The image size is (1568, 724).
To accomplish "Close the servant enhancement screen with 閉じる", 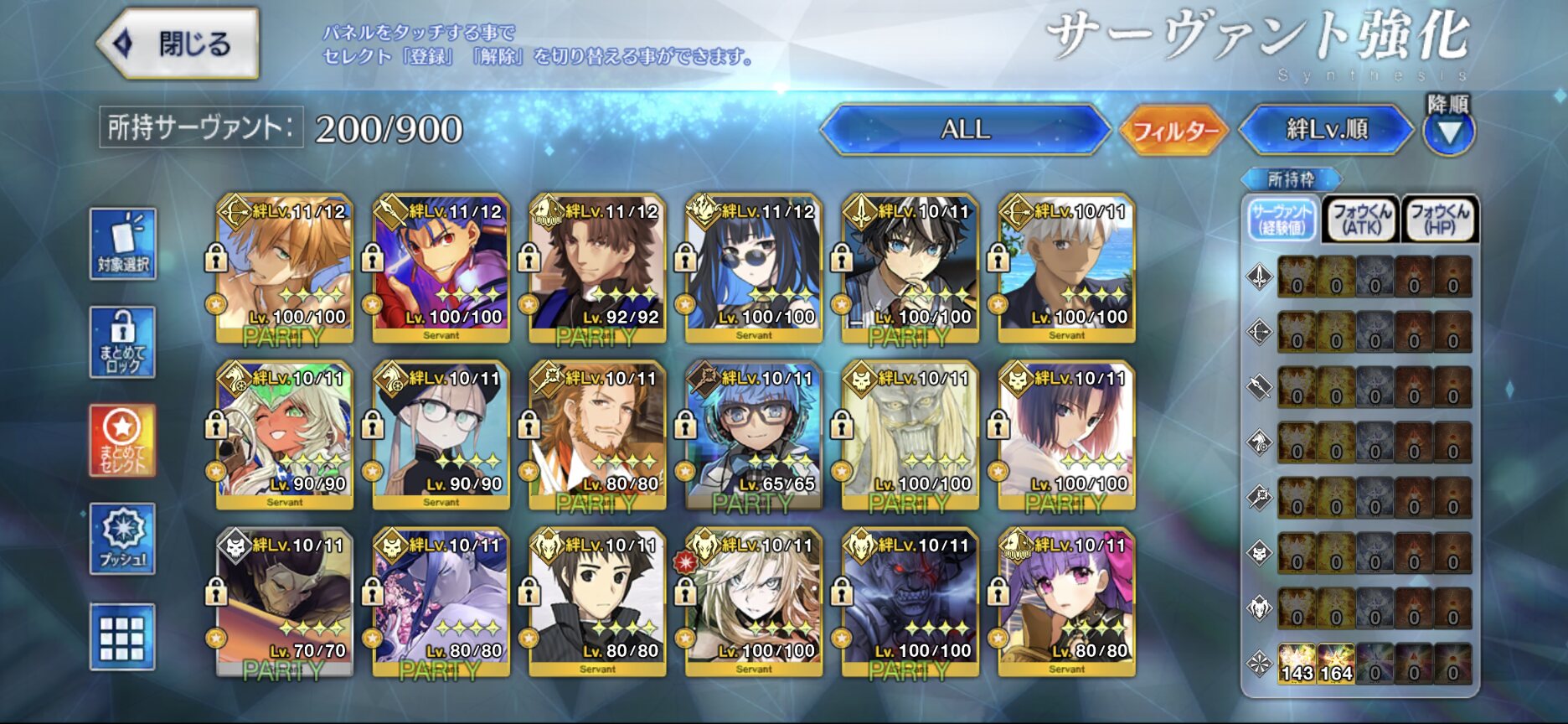I will click(178, 44).
